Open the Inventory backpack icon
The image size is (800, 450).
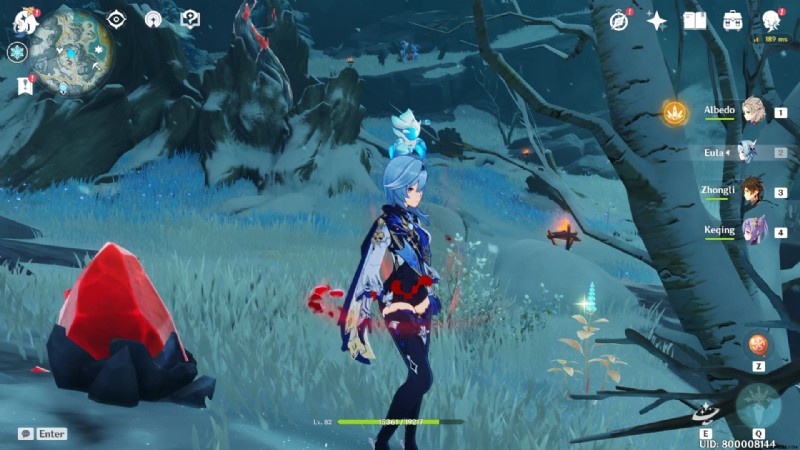732,20
